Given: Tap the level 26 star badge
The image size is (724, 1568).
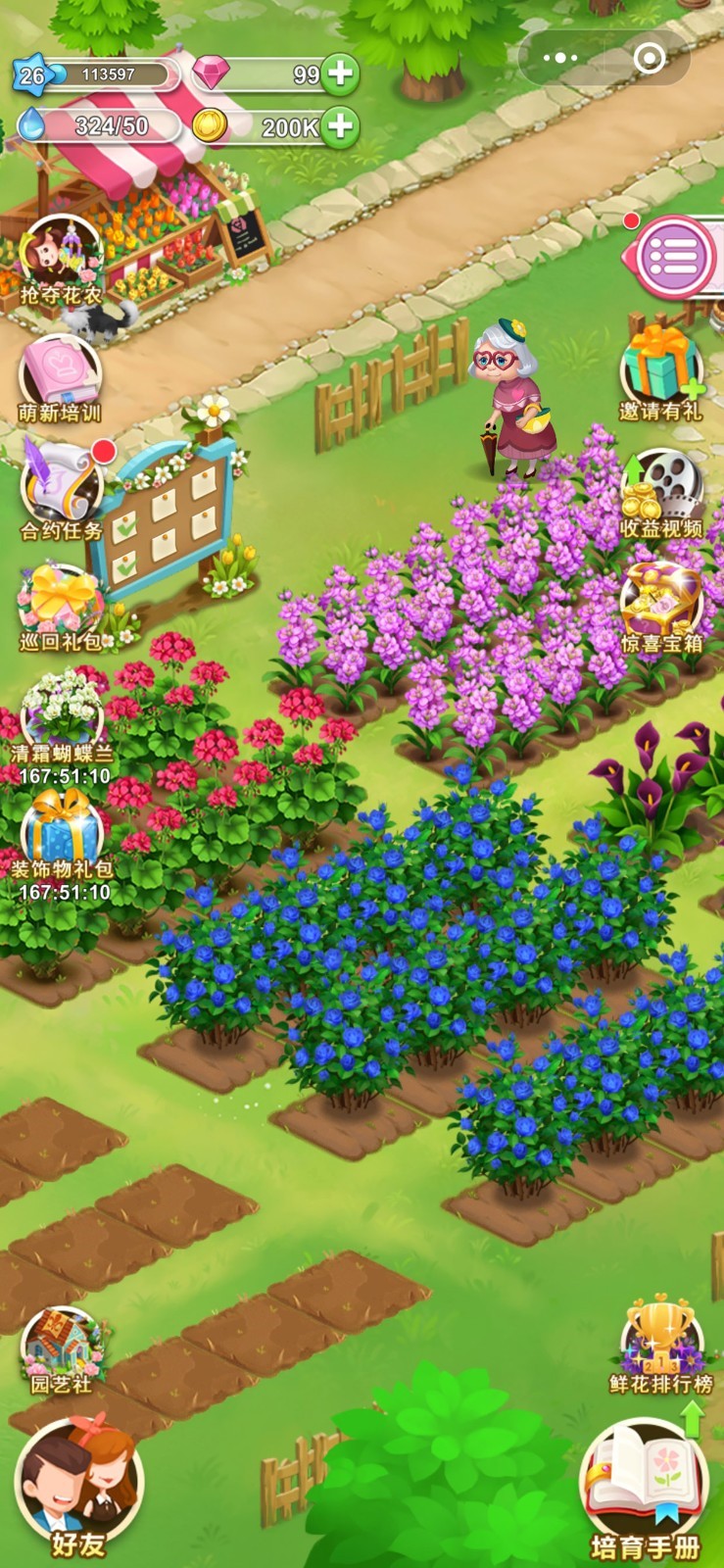Looking at the screenshot, I should (x=32, y=75).
